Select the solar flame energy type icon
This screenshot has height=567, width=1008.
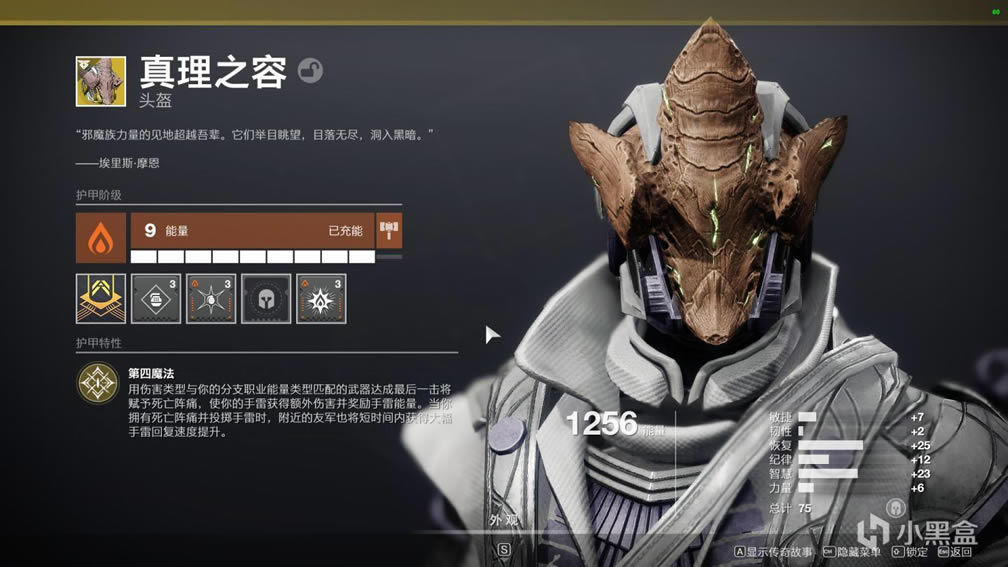[101, 237]
